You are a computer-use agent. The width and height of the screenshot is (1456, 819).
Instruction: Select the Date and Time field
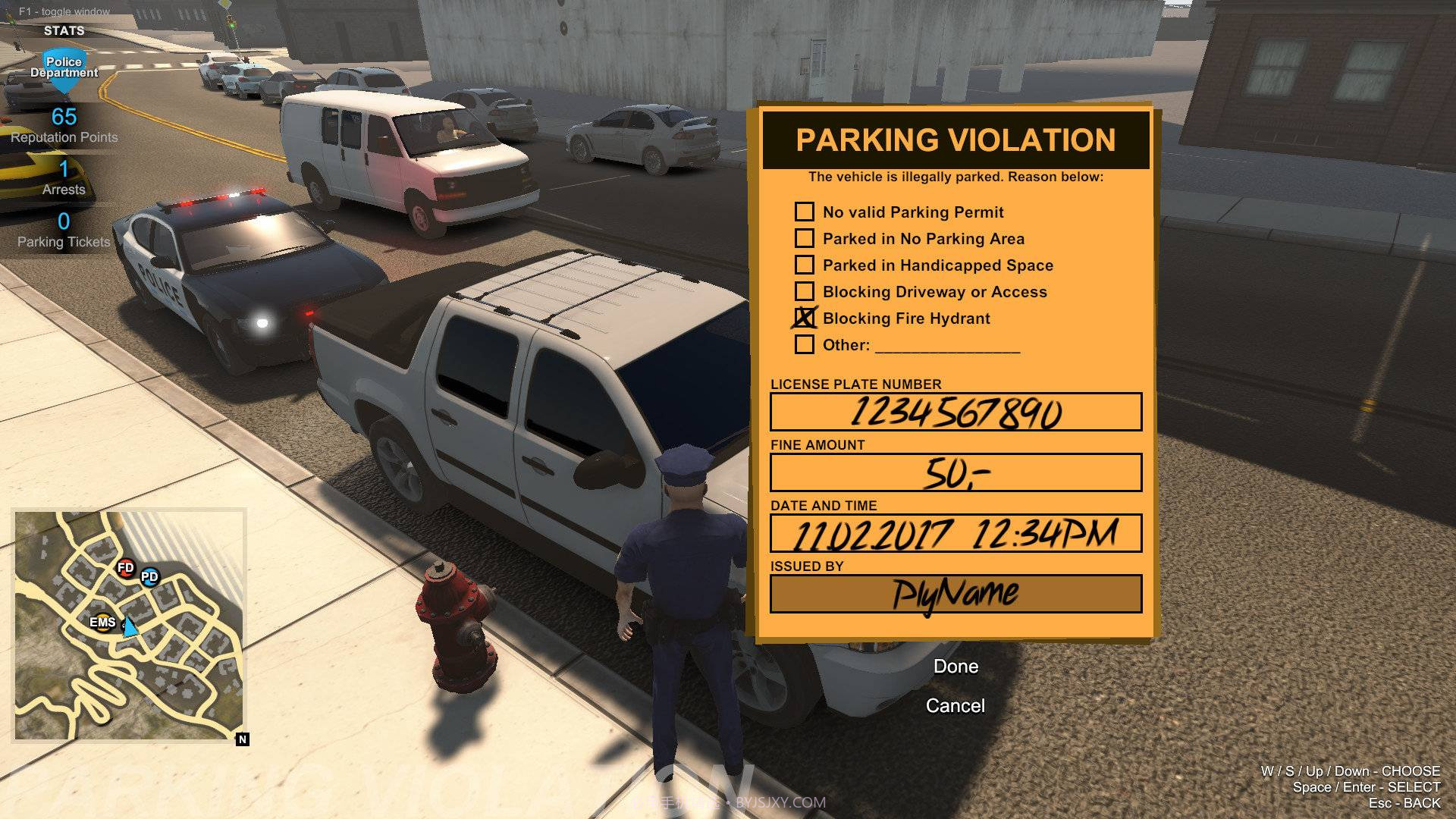click(x=955, y=533)
